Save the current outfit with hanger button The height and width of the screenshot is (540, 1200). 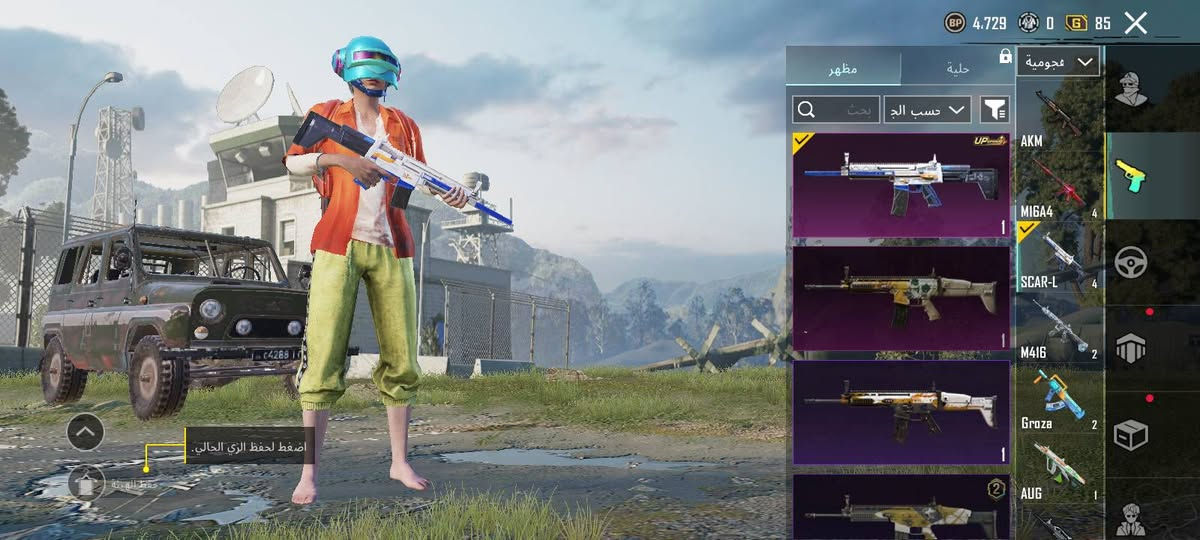point(87,484)
